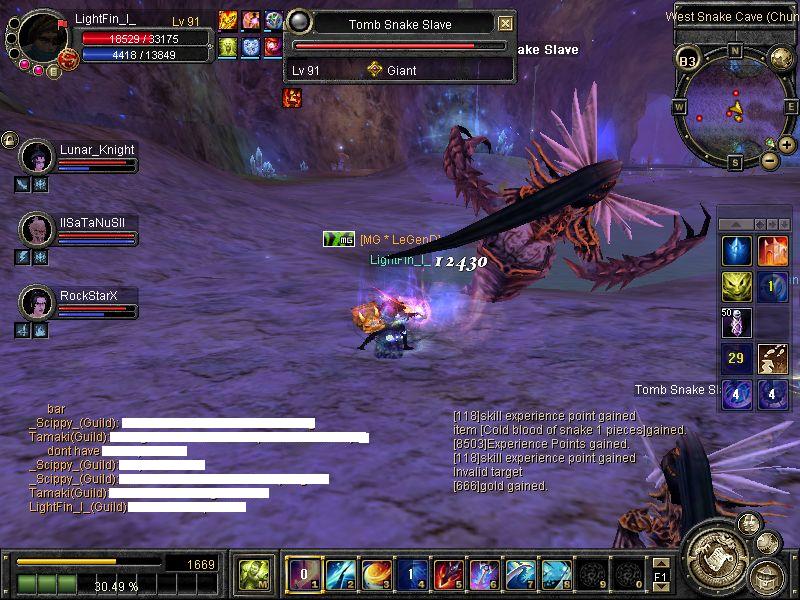
Task: Select party member RockStarX's portrait
Action: 37,302
